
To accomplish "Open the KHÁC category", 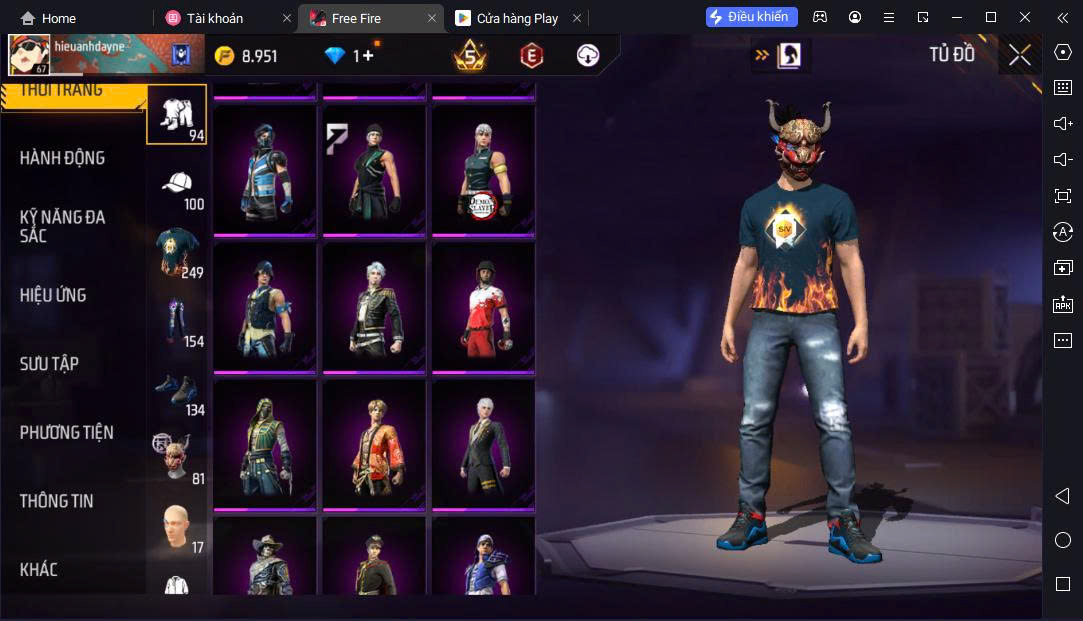I will 38,570.
